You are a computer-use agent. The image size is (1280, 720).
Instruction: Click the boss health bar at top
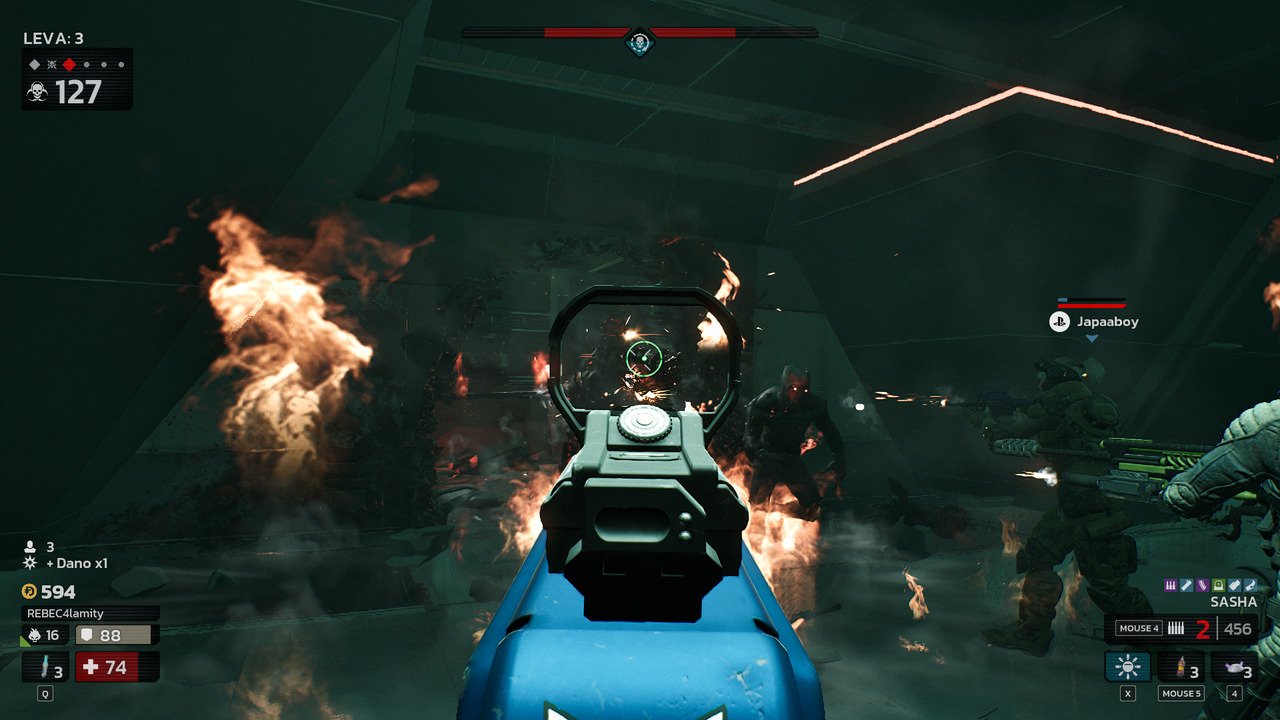[640, 31]
